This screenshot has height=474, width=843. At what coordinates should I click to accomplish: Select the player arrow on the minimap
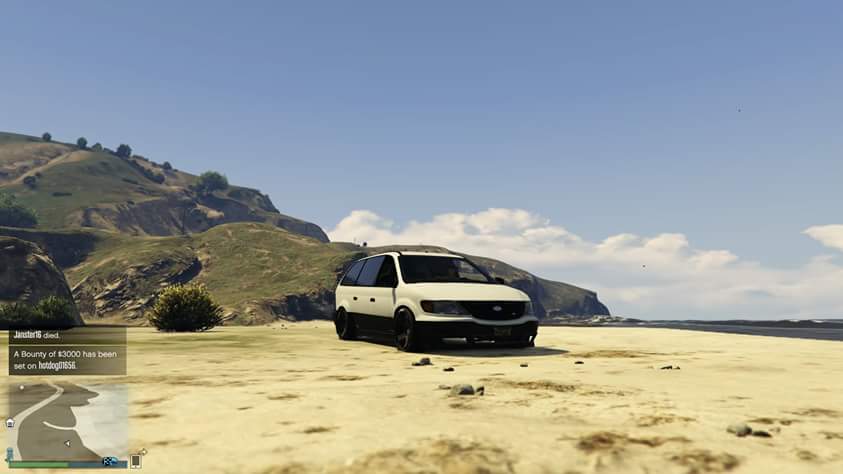pyautogui.click(x=66, y=442)
